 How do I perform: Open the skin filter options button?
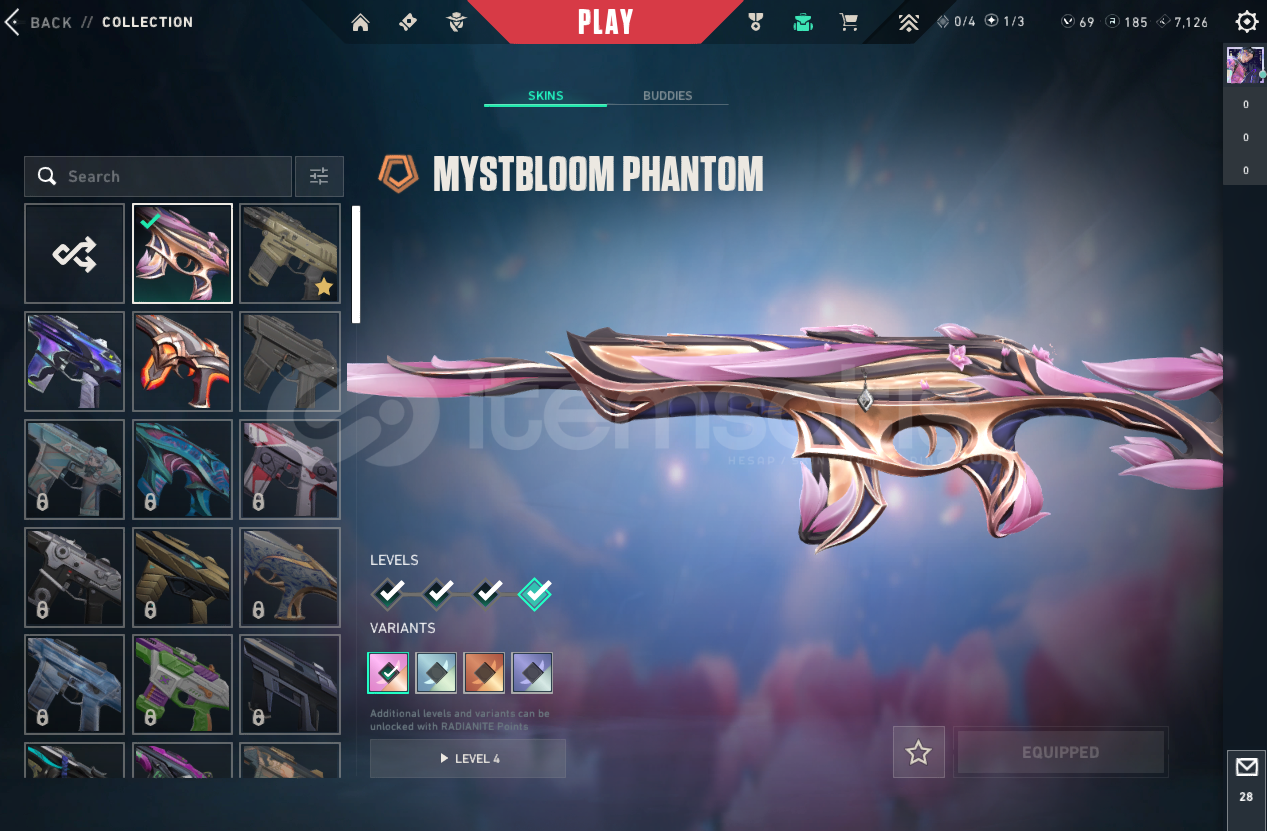tap(319, 177)
